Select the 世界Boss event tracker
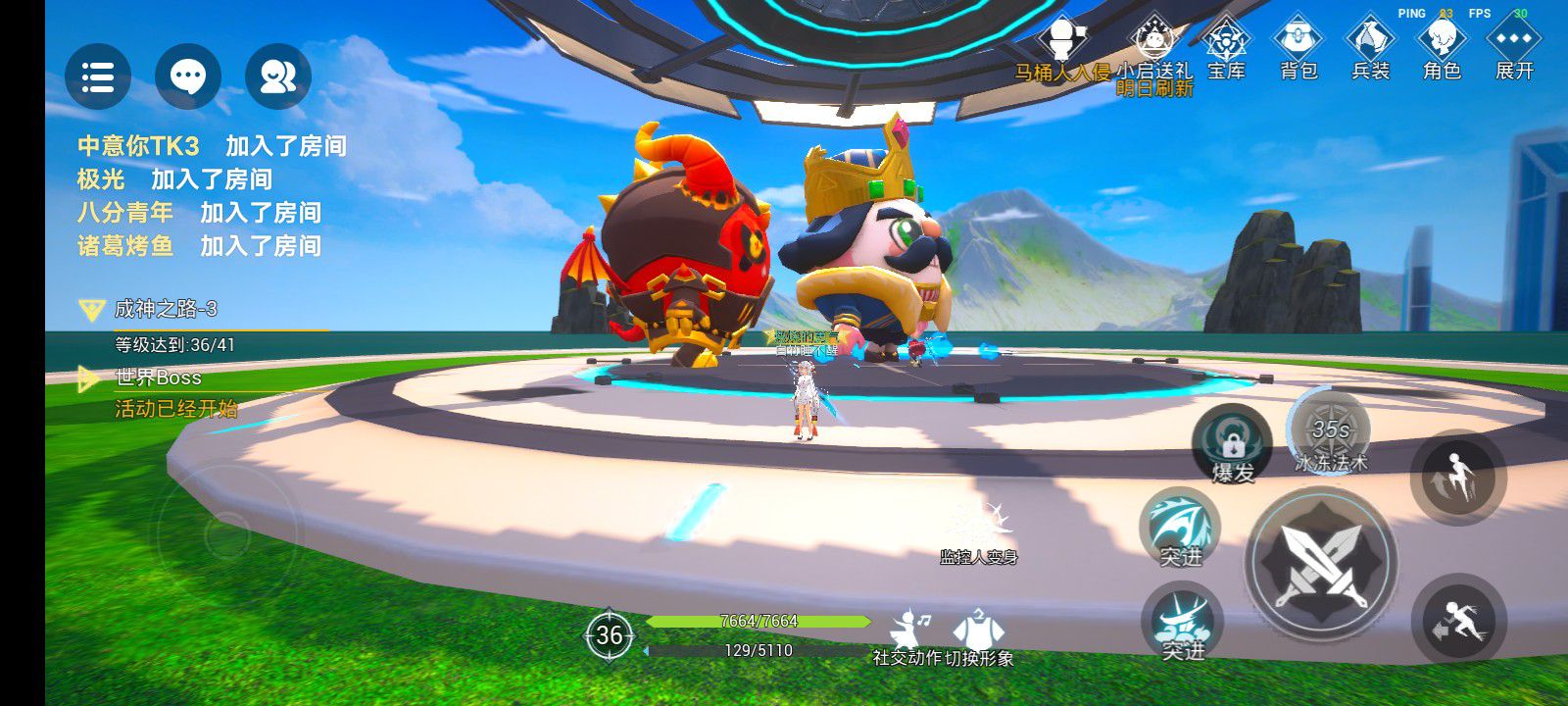 click(x=157, y=378)
